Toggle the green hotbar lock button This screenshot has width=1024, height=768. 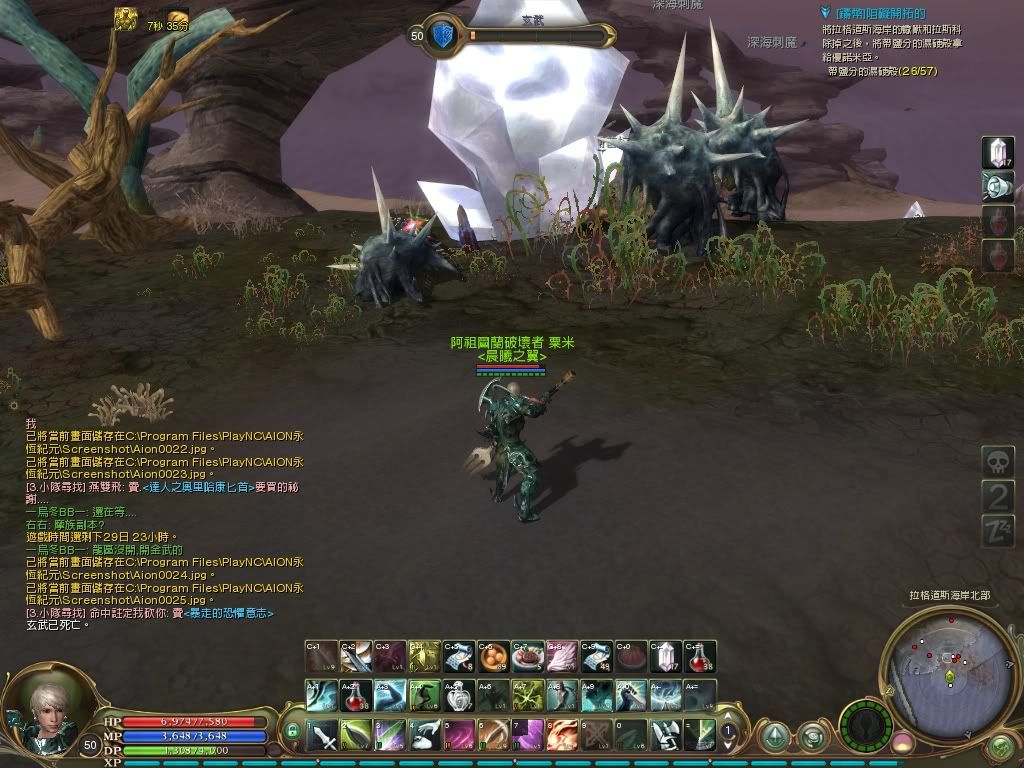[292, 733]
